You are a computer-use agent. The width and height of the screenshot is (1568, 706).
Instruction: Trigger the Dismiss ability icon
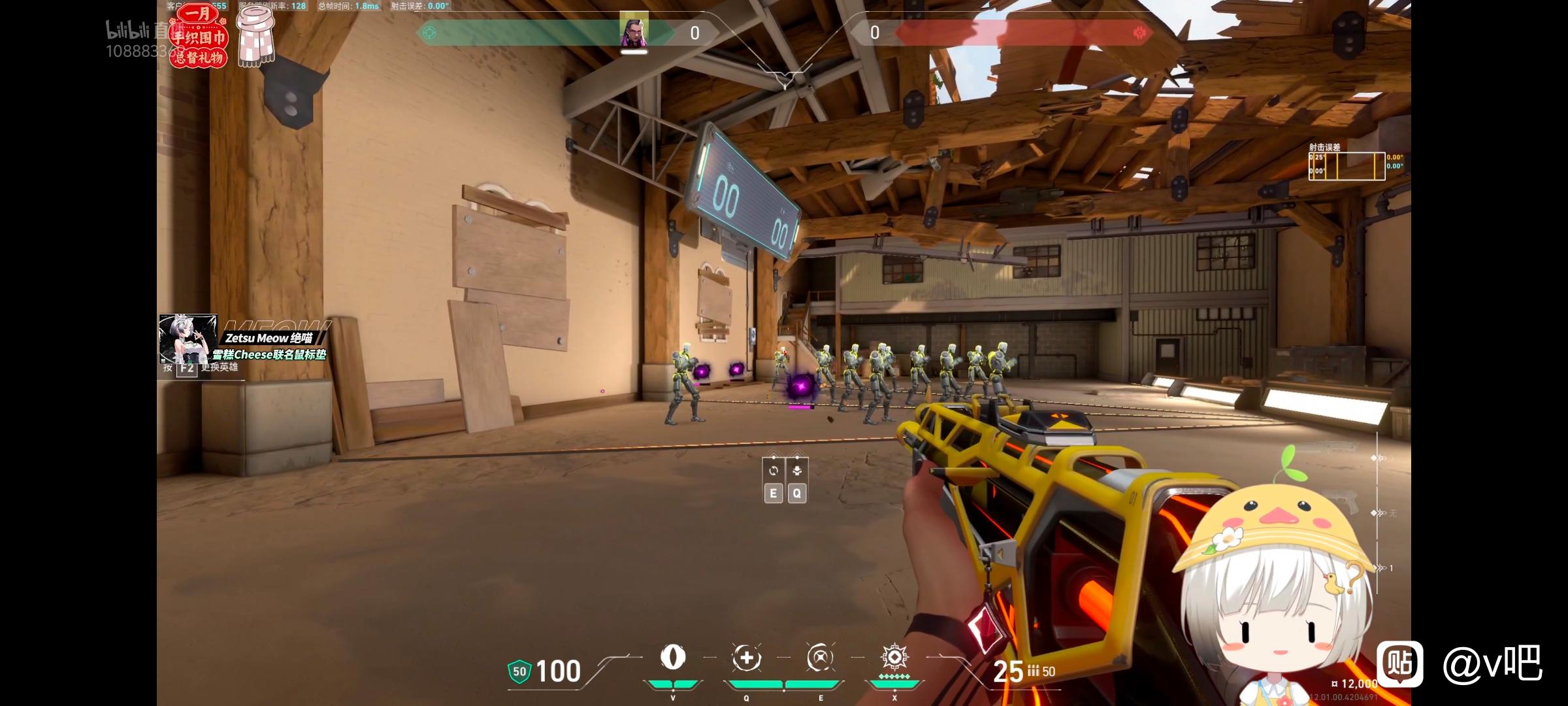[820, 658]
